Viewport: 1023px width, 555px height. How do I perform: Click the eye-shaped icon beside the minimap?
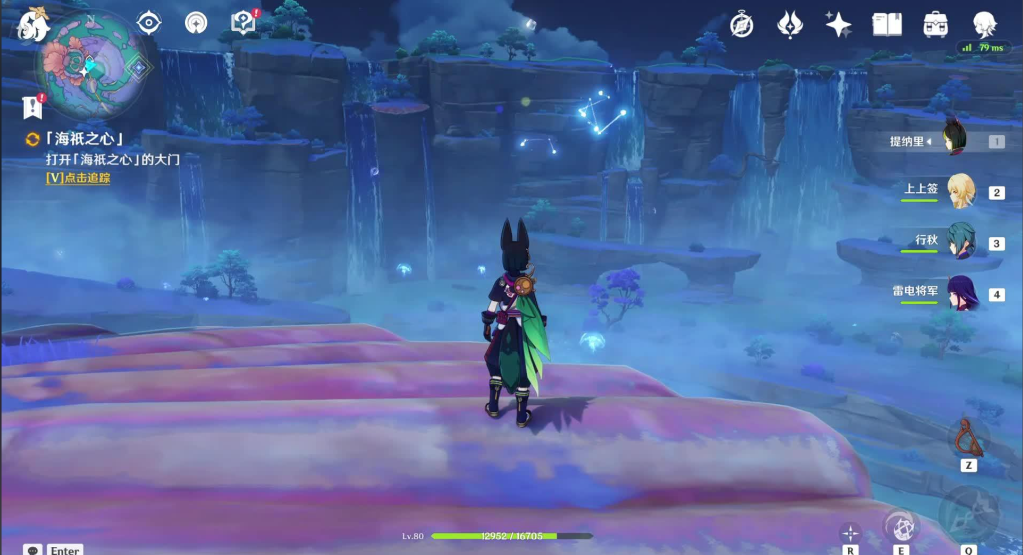149,22
